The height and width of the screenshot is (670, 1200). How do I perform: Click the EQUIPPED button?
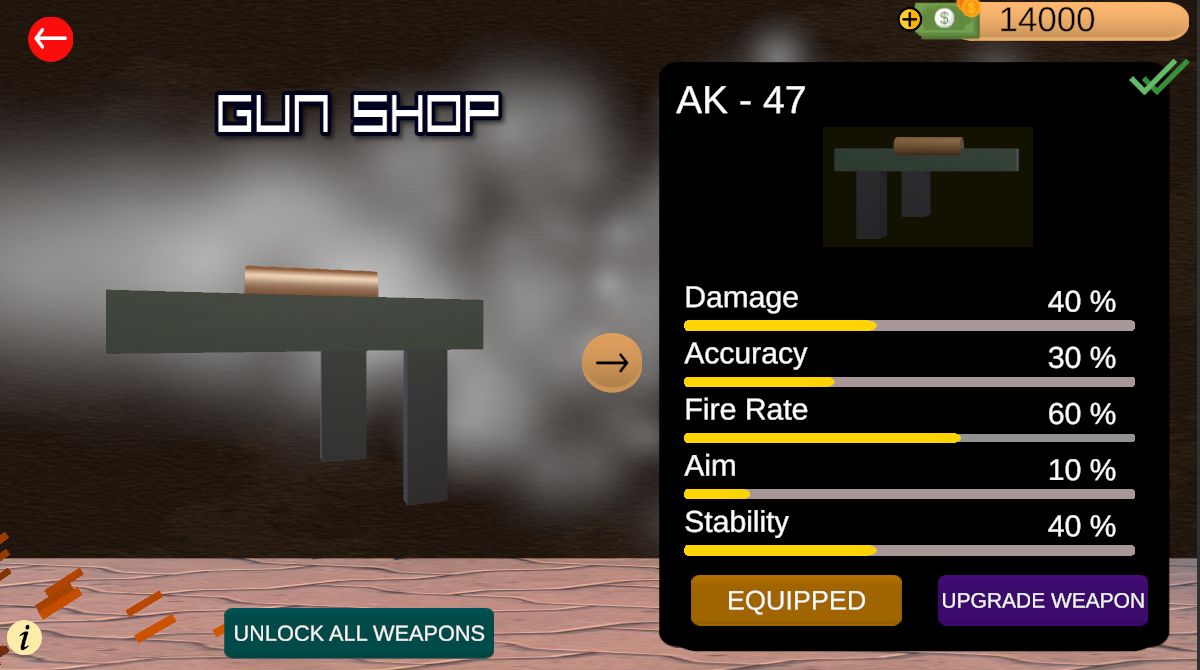[796, 600]
